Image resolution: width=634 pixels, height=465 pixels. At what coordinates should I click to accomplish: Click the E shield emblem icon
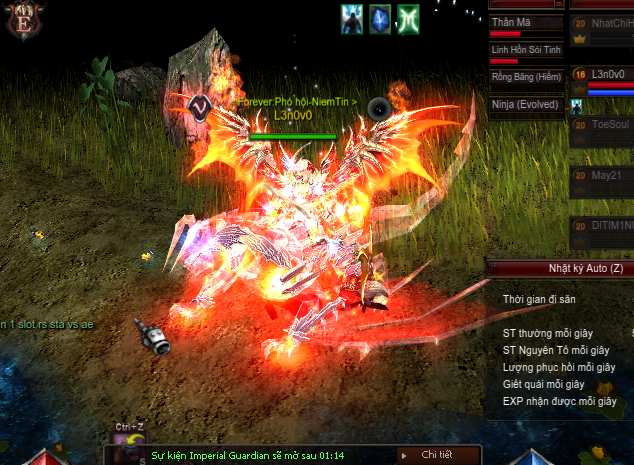point(21,21)
